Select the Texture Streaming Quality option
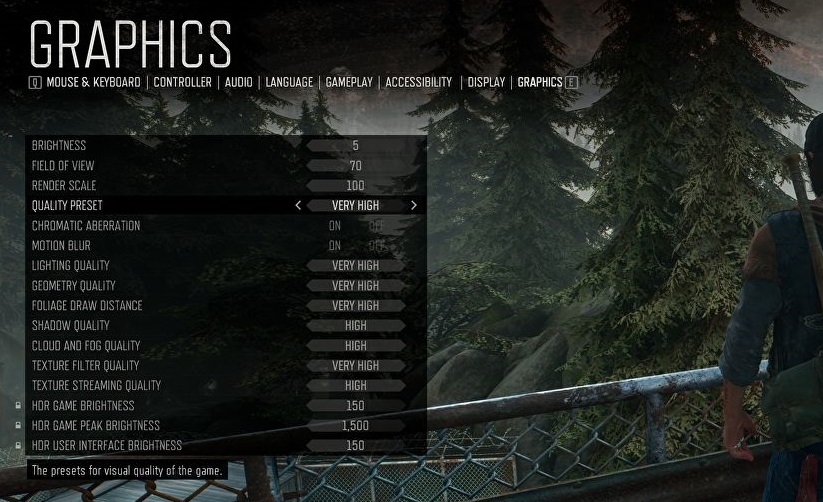The height and width of the screenshot is (502, 823). [x=225, y=386]
